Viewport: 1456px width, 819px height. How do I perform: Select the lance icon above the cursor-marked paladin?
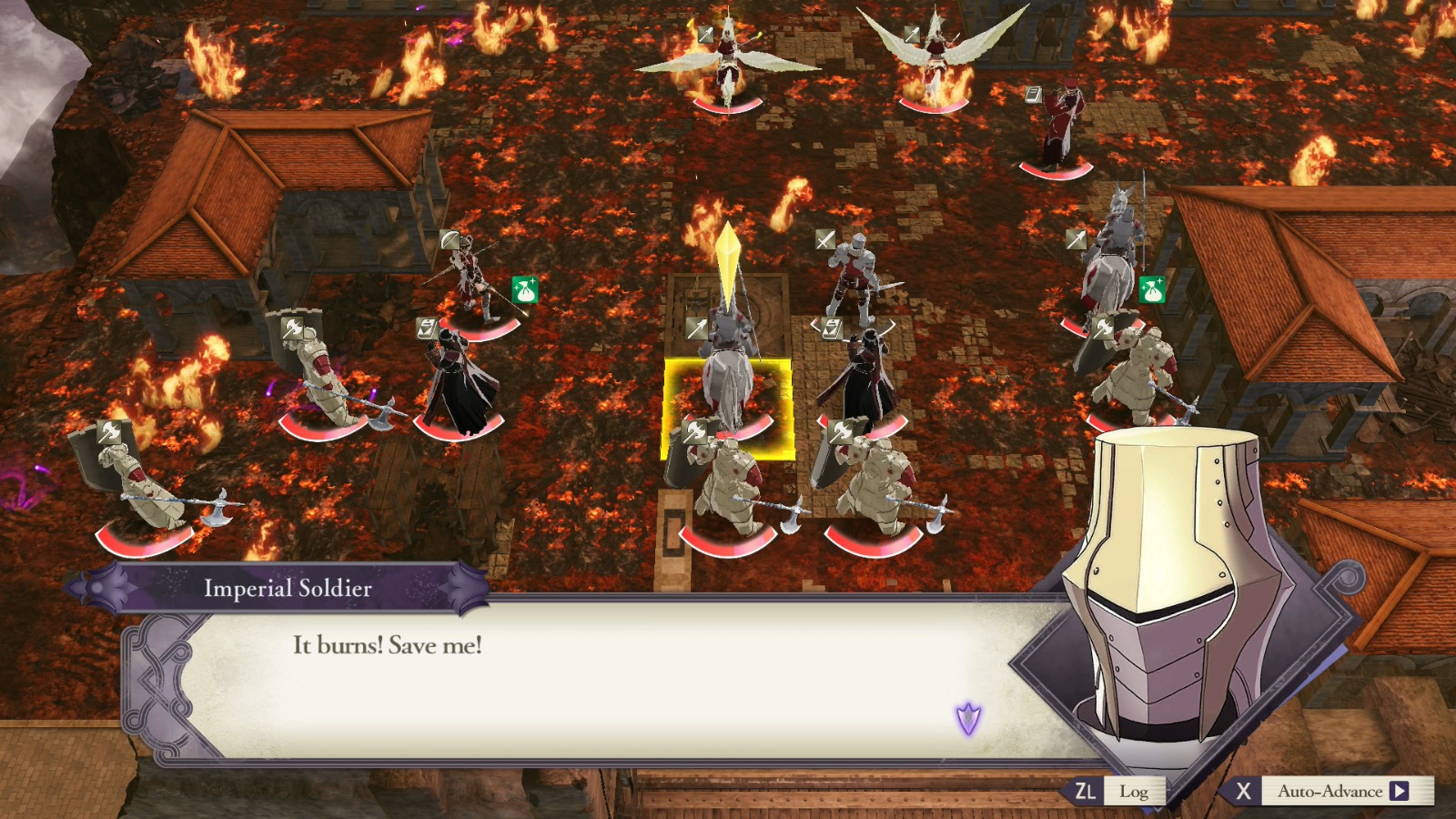[696, 329]
